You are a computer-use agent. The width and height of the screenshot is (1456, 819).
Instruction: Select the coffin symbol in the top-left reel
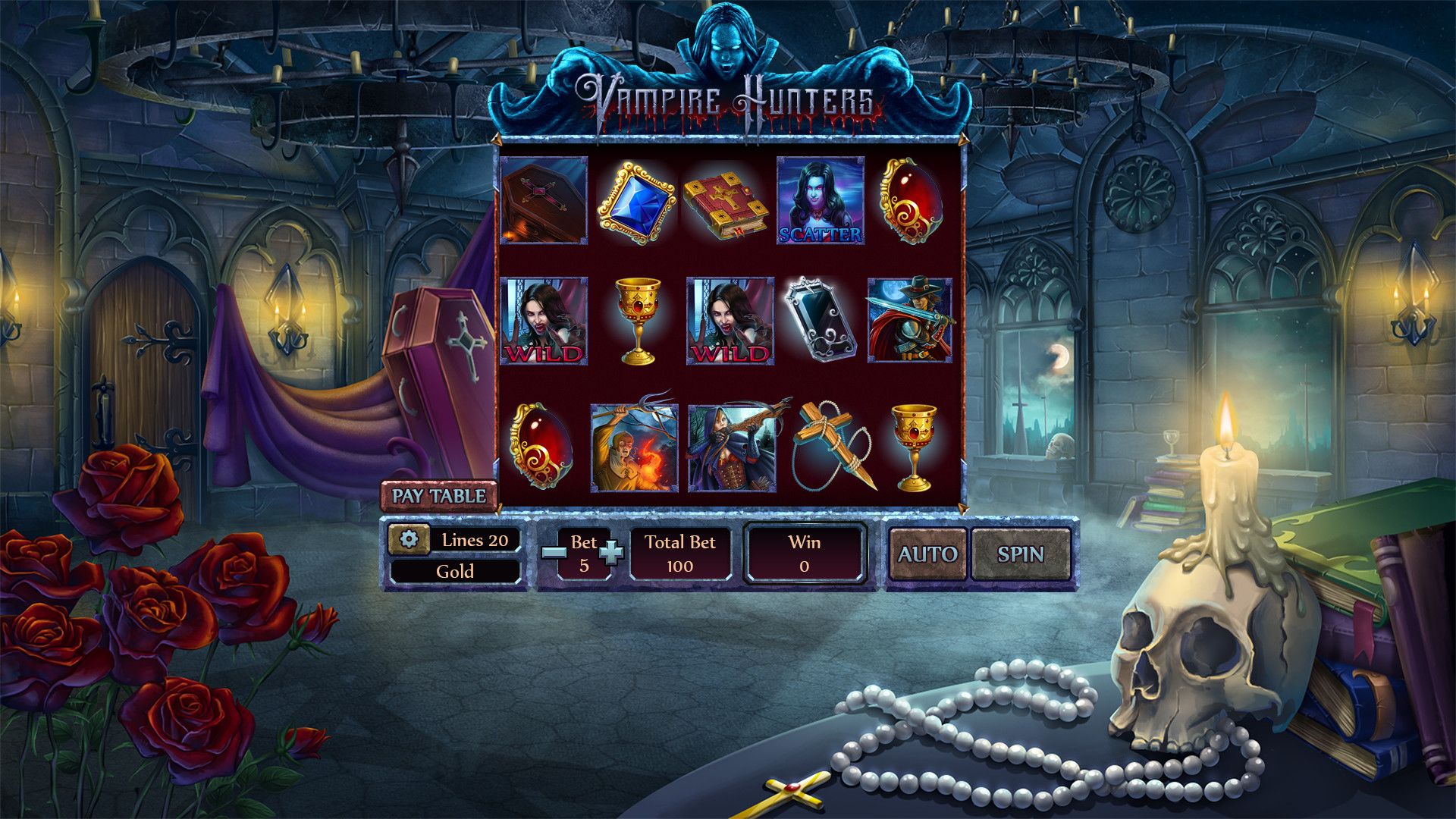(543, 199)
